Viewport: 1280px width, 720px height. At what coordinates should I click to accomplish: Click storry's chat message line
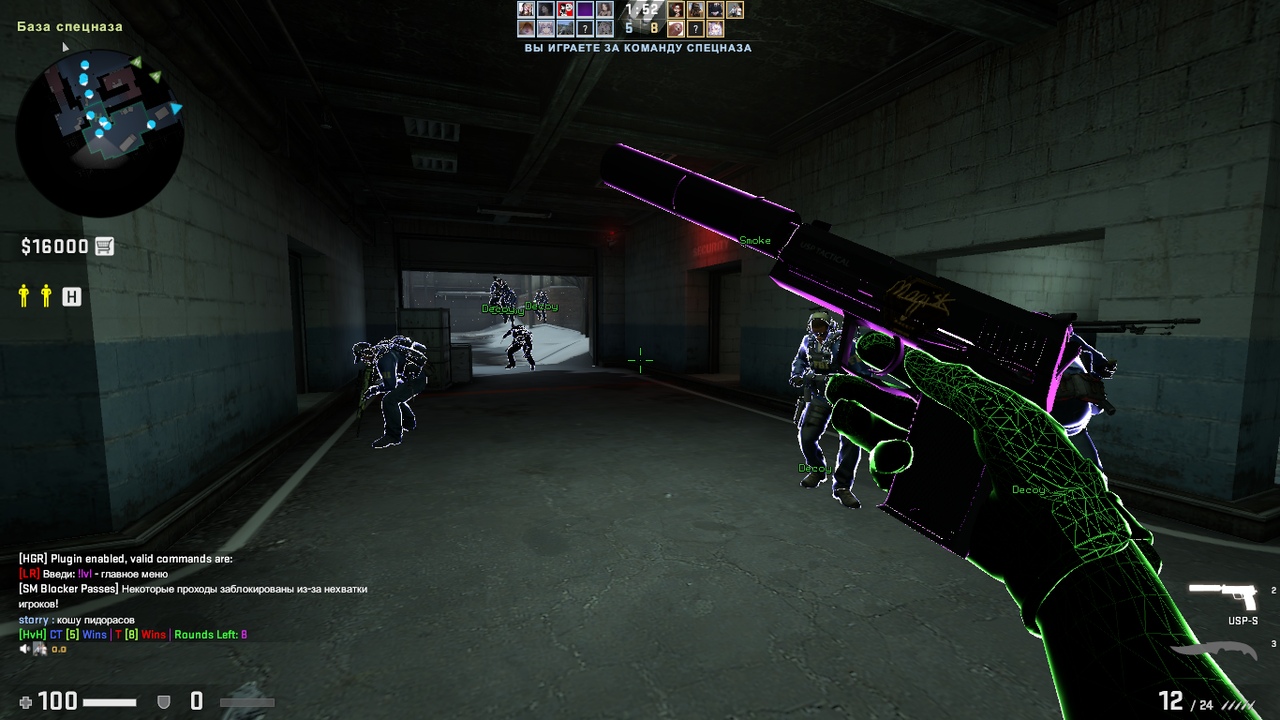[76, 620]
